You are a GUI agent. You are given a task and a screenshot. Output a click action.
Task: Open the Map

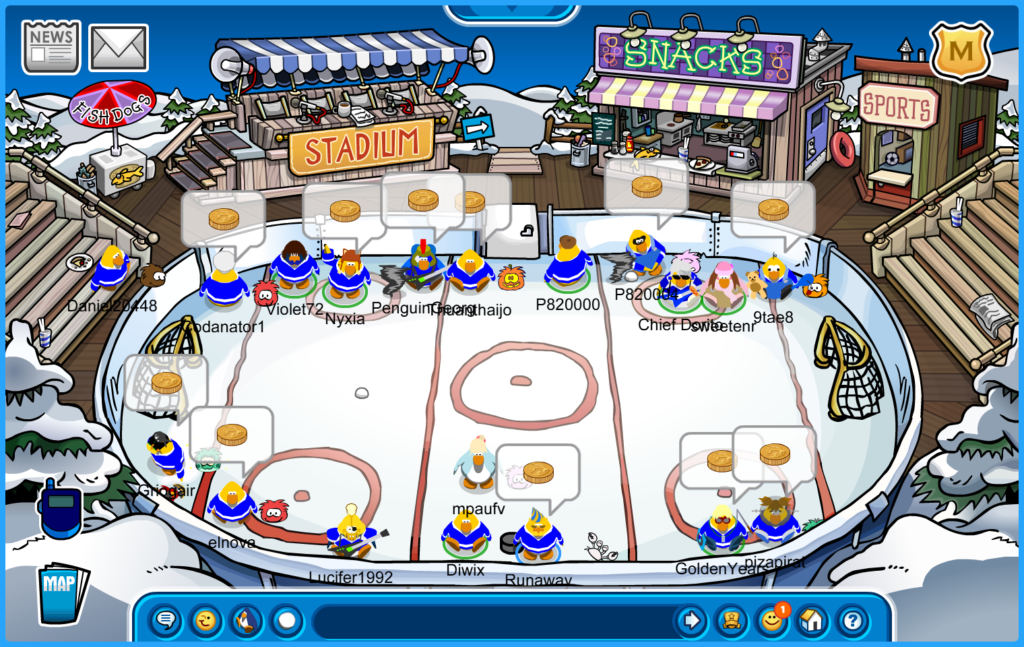[62, 594]
